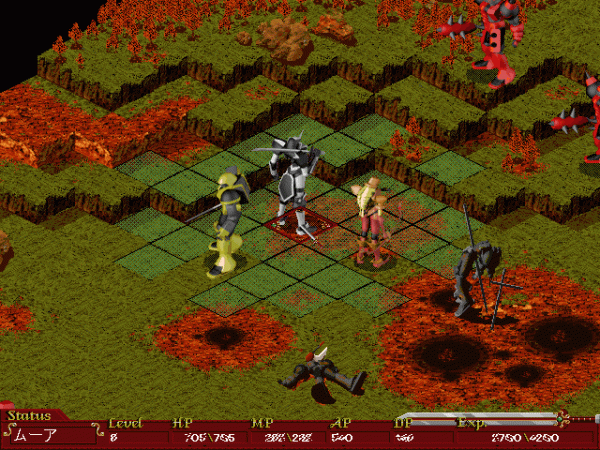Choose the yellow armored unit on the highlighted grid
This screenshot has width=600, height=450.
click(x=227, y=221)
